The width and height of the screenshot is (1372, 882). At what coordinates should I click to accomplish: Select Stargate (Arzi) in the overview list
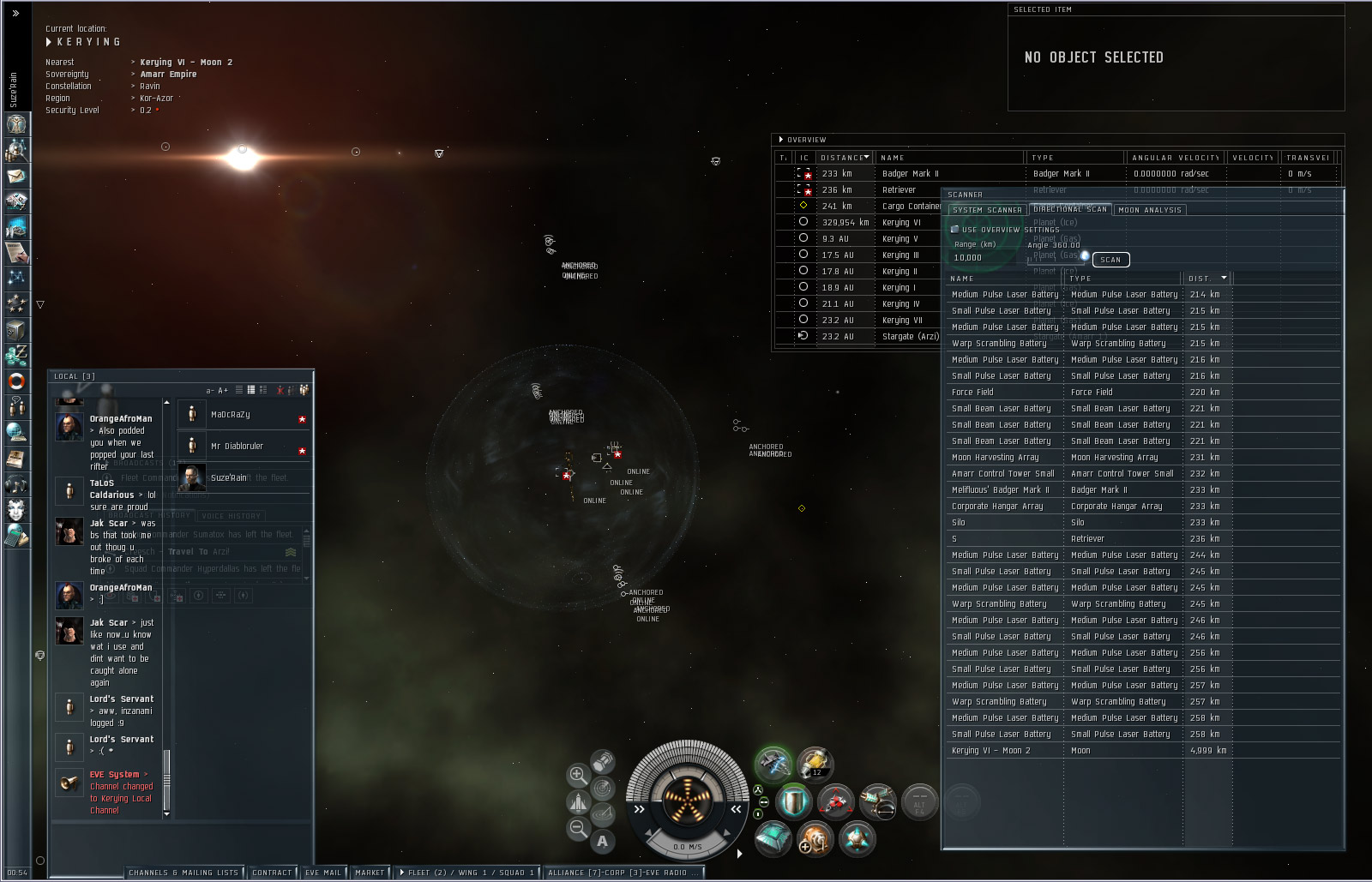(x=910, y=337)
